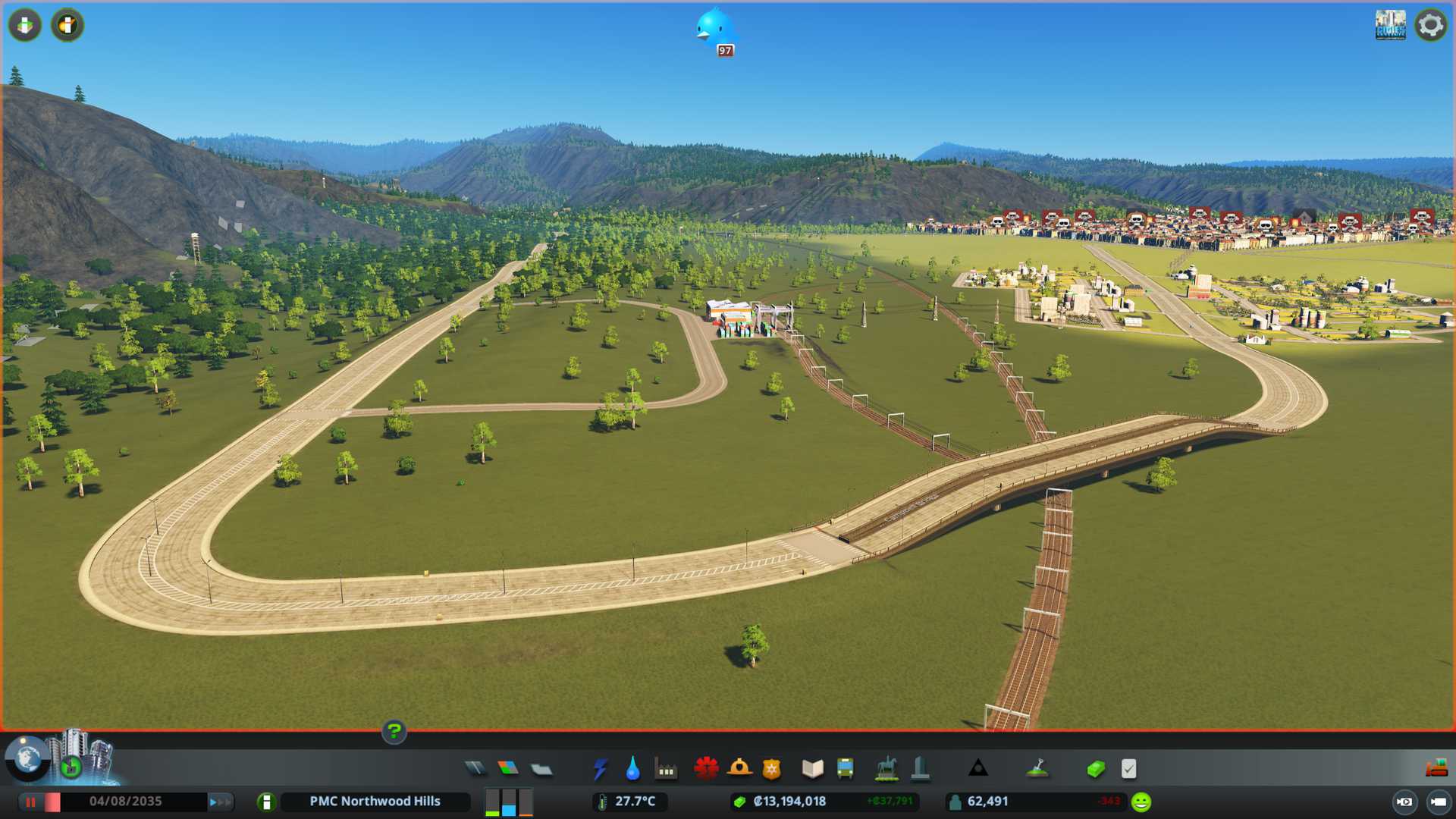Open the Public Transport bus menu

[x=845, y=769]
